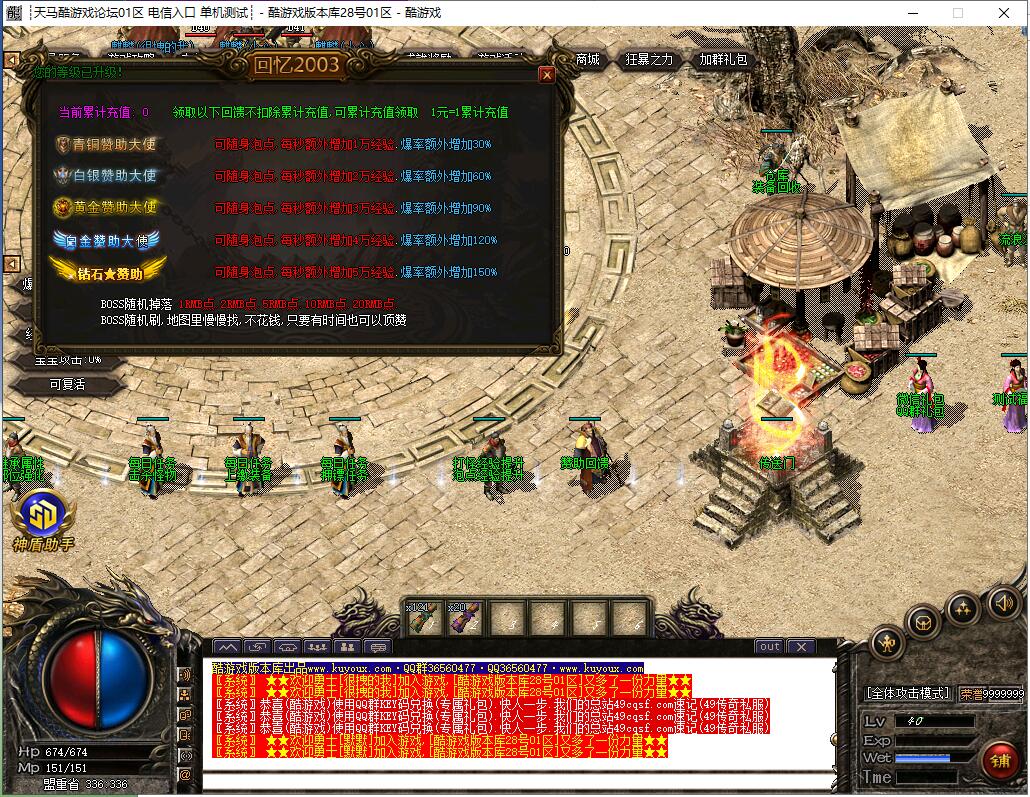Open the round red 铺 shop button

point(998,760)
